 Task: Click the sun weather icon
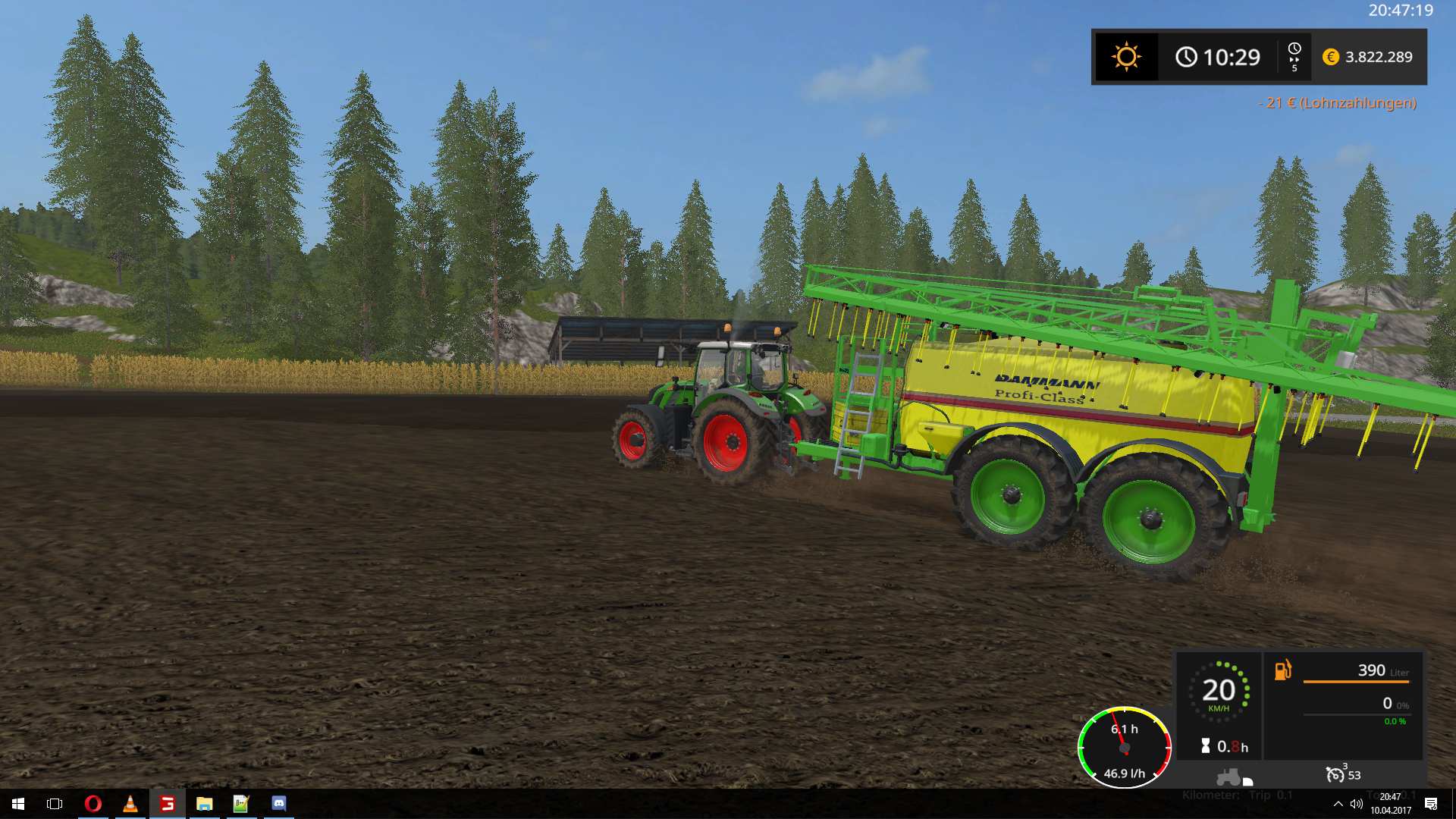point(1126,57)
